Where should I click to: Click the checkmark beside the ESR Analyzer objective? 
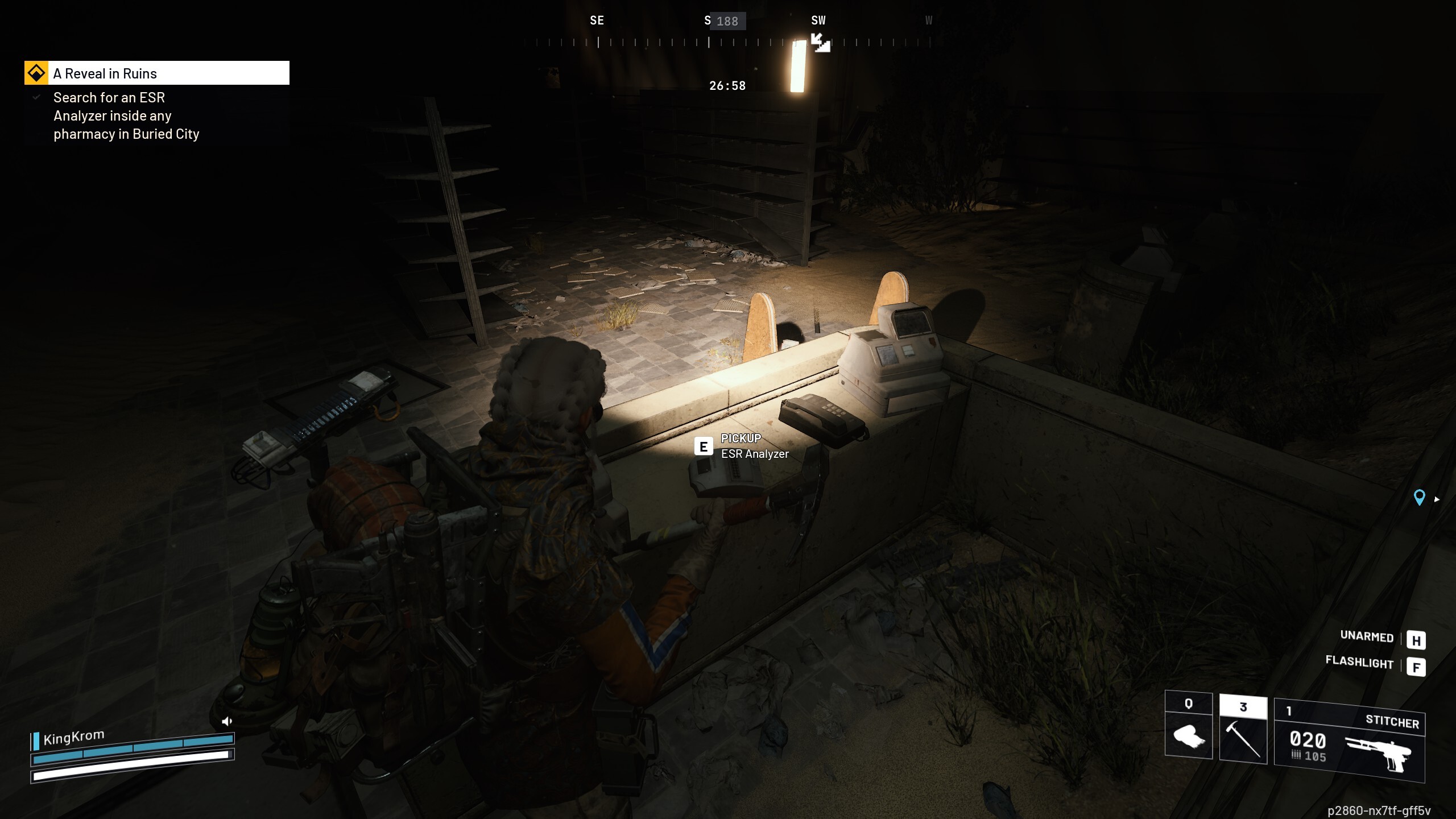click(x=36, y=97)
